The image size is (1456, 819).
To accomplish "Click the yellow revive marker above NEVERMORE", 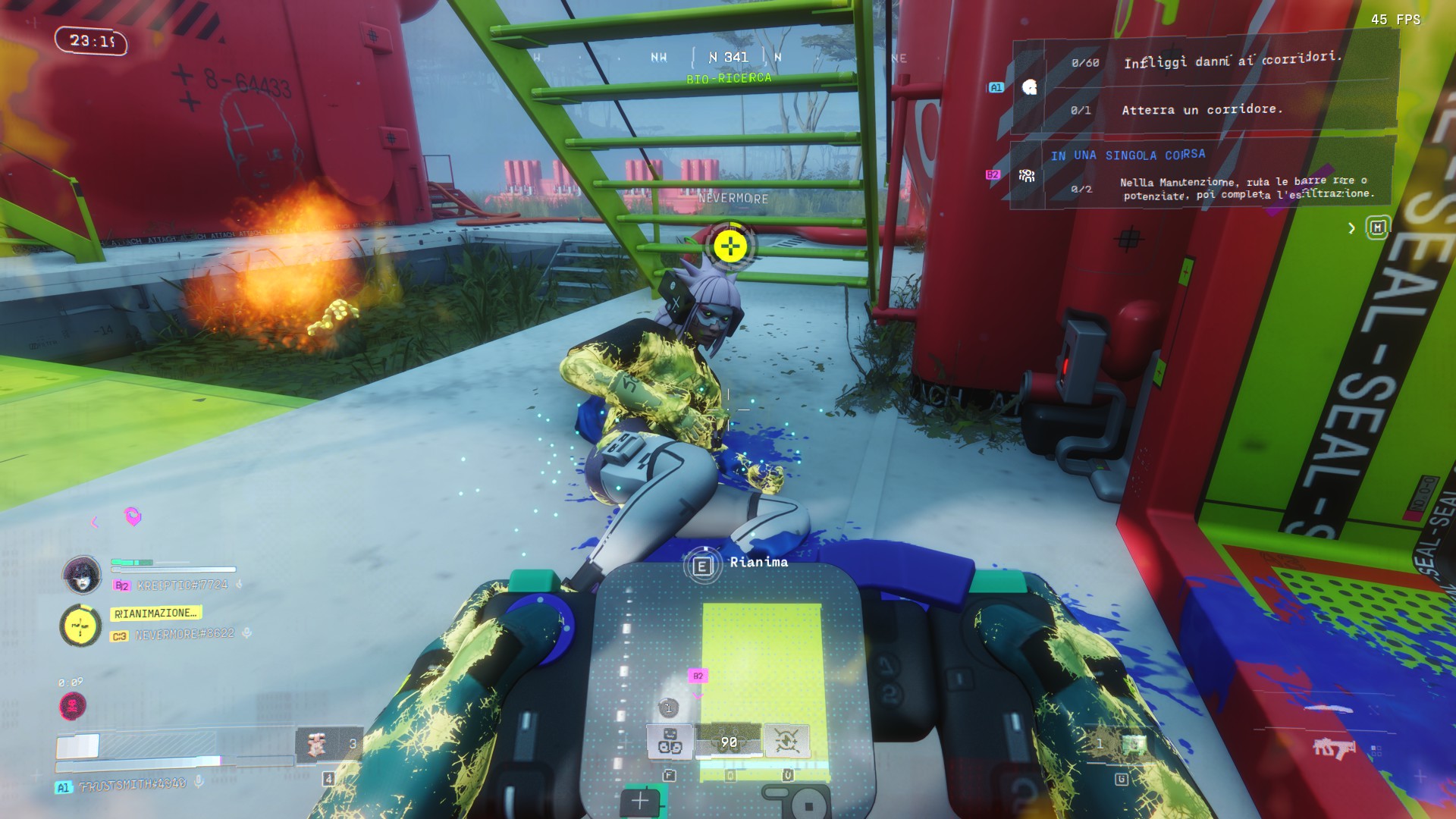I will 730,246.
